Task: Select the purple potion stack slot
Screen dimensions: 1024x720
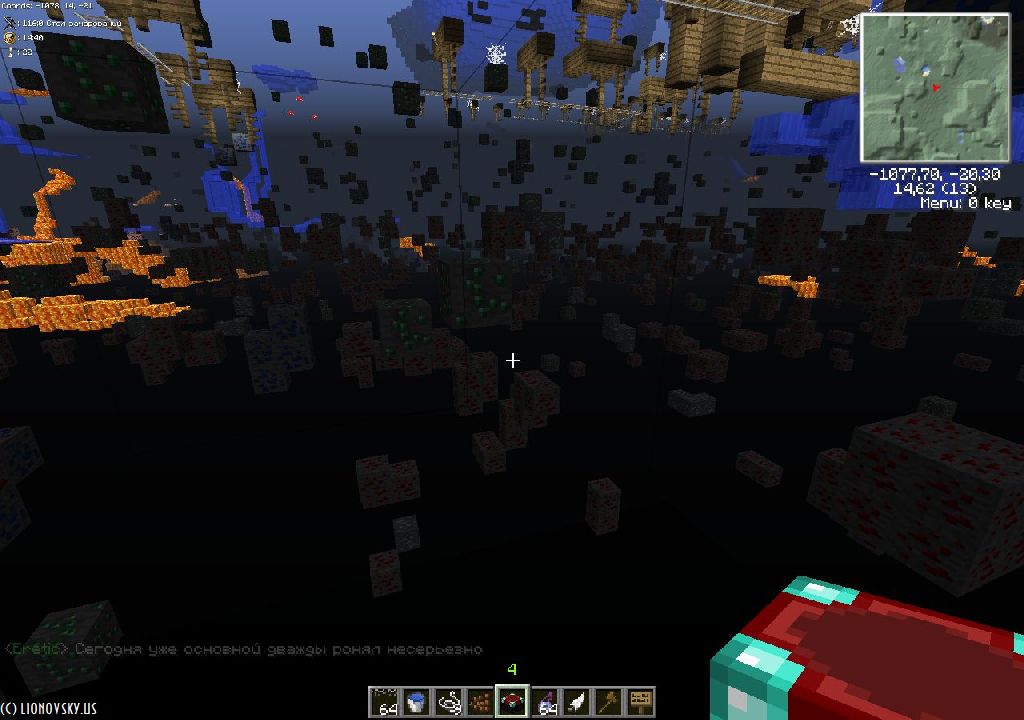Action: [x=544, y=701]
